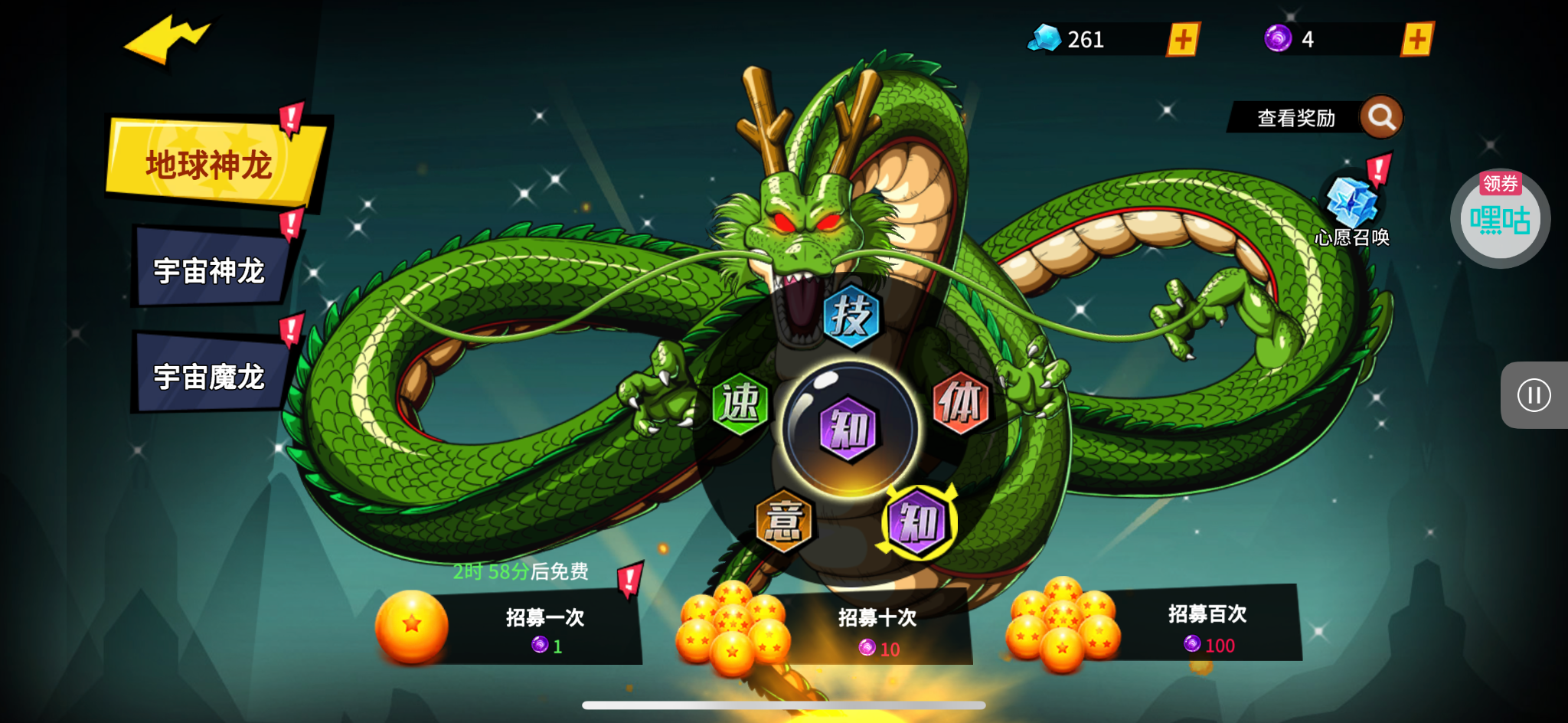The height and width of the screenshot is (723, 1568).
Task: Choose the highlighted purple 知 icon
Action: (918, 523)
